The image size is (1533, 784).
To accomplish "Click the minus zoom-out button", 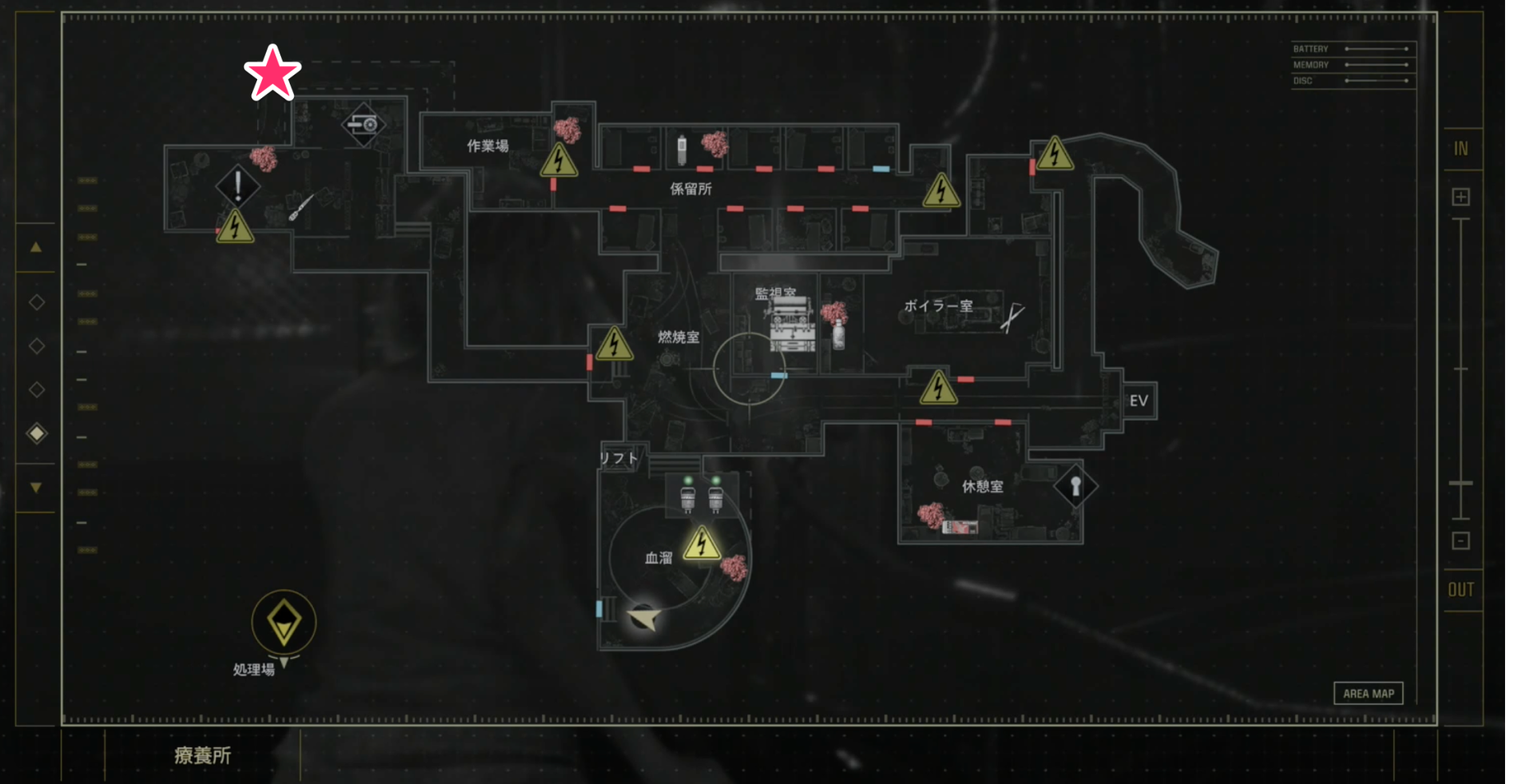I will pos(1460,541).
